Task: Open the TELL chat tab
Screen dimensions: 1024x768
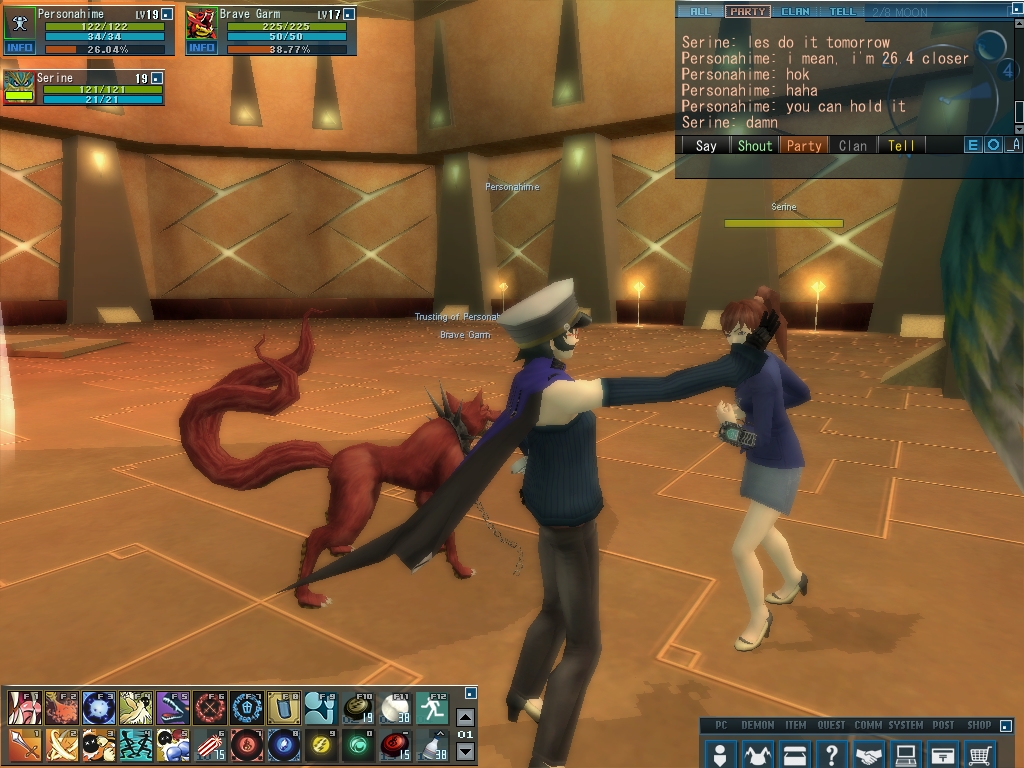Action: point(842,12)
